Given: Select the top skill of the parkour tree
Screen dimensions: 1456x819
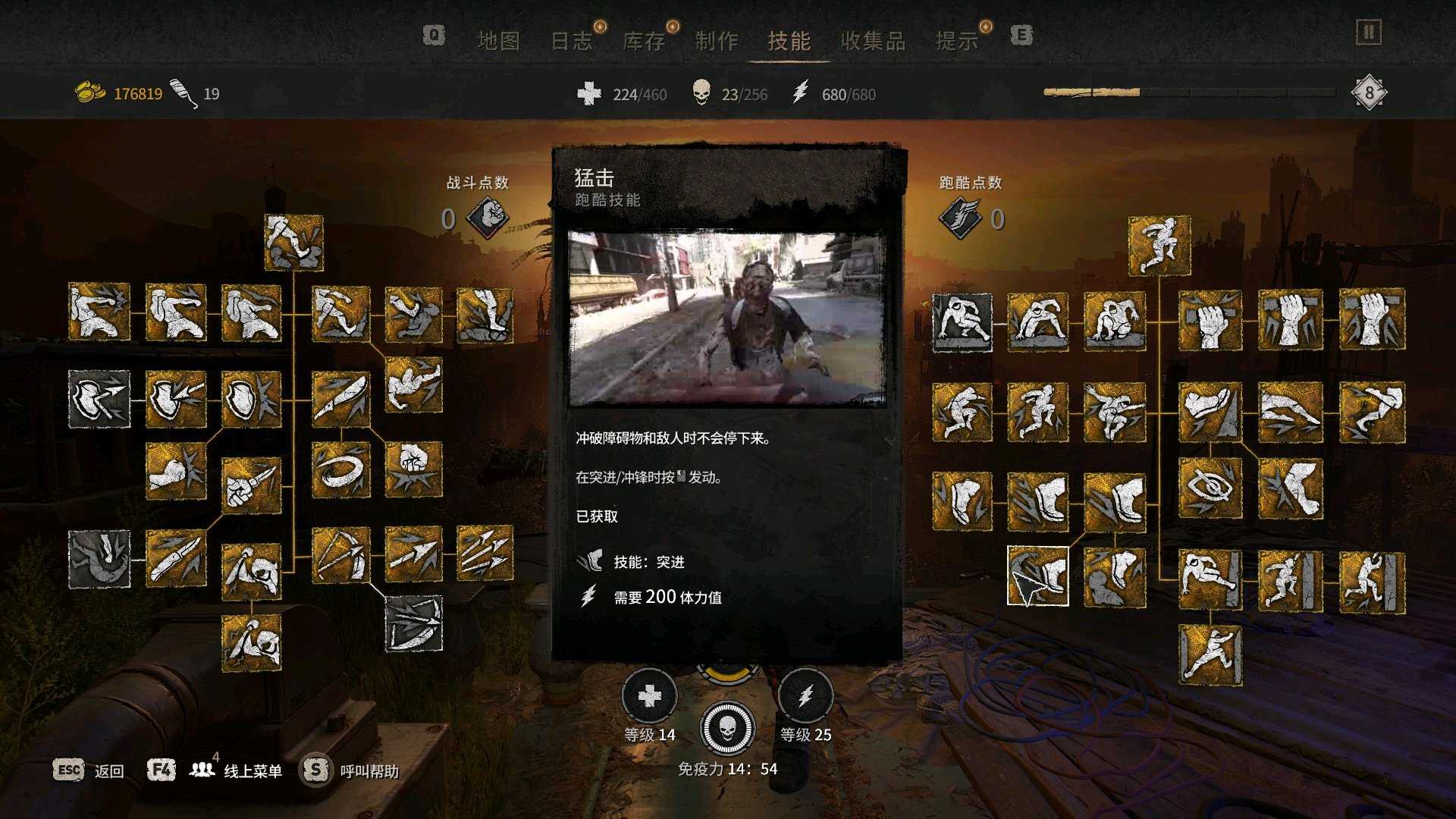Looking at the screenshot, I should pos(1159,246).
